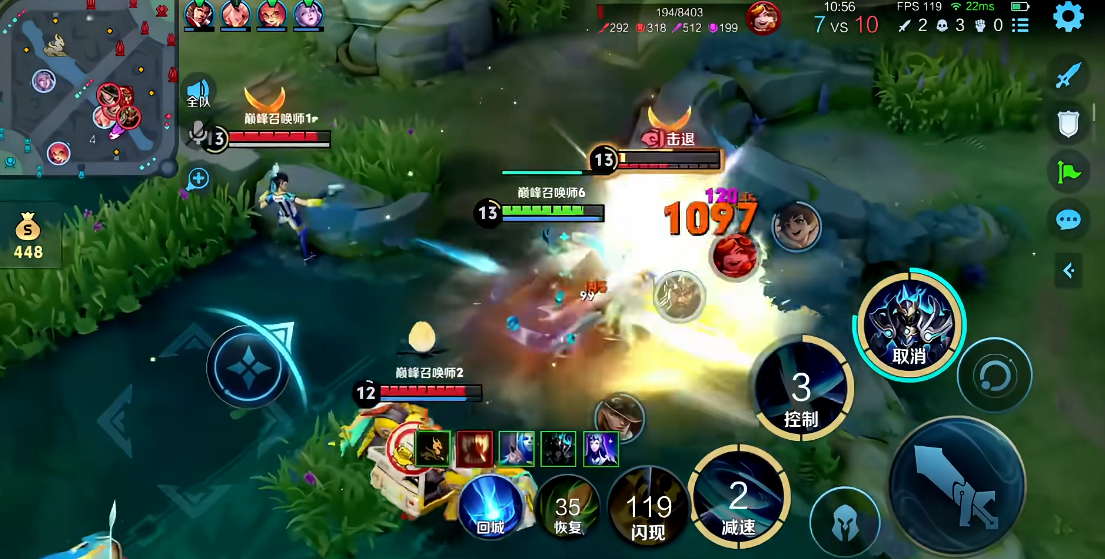Viewport: 1105px width, 559px height.
Task: Open the settings gear menu
Action: (1068, 17)
